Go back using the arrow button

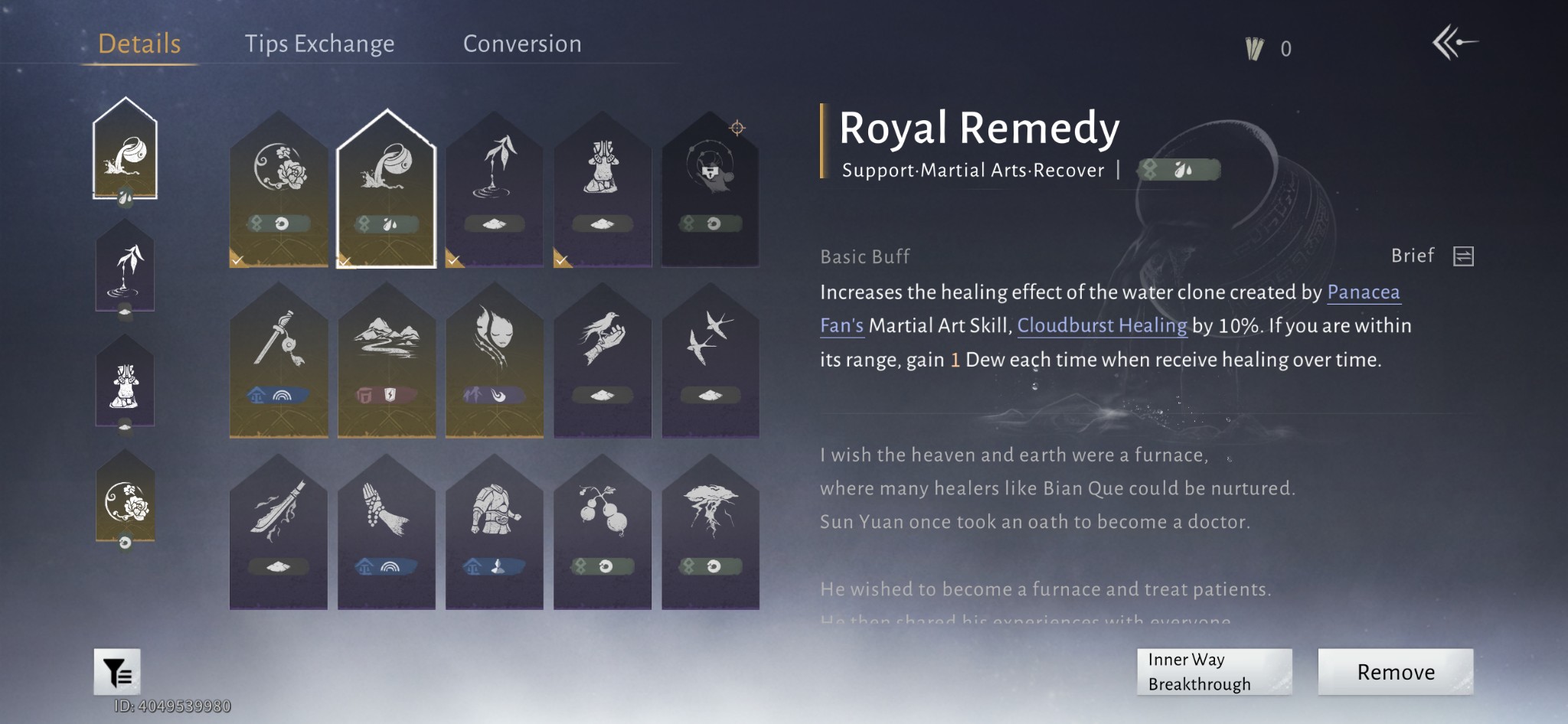(1454, 43)
